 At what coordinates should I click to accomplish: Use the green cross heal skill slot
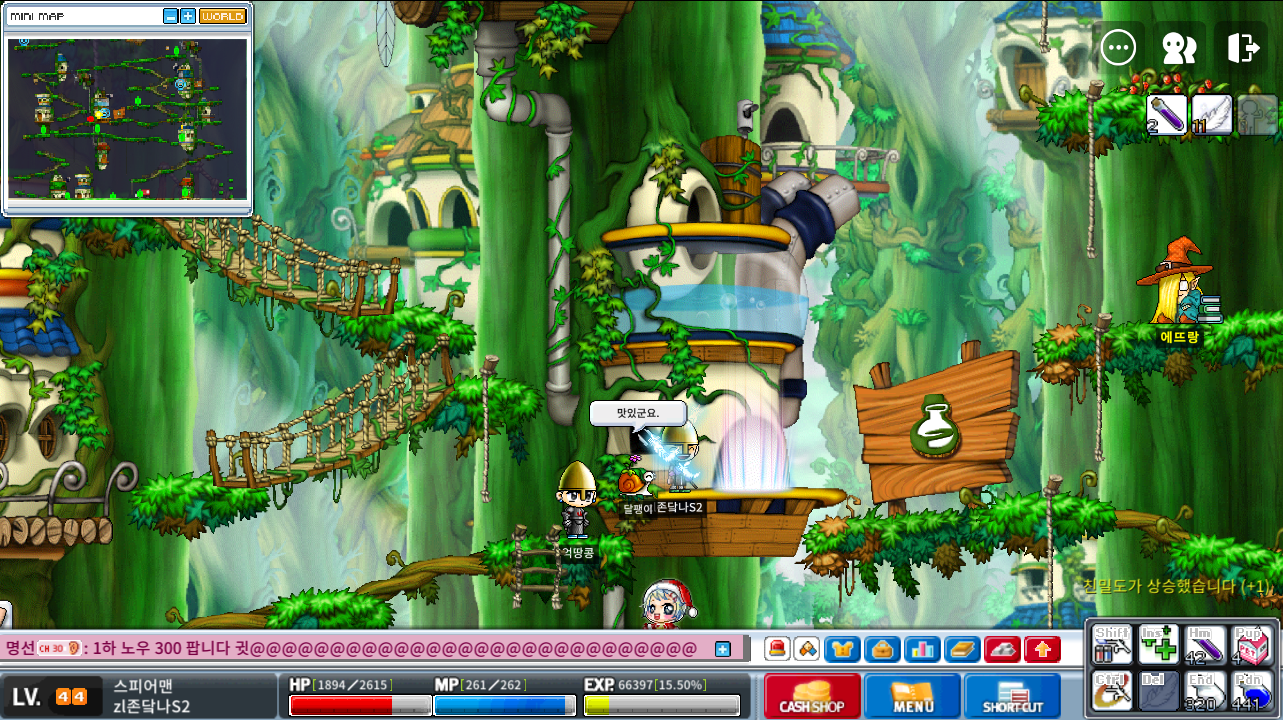click(x=1158, y=644)
